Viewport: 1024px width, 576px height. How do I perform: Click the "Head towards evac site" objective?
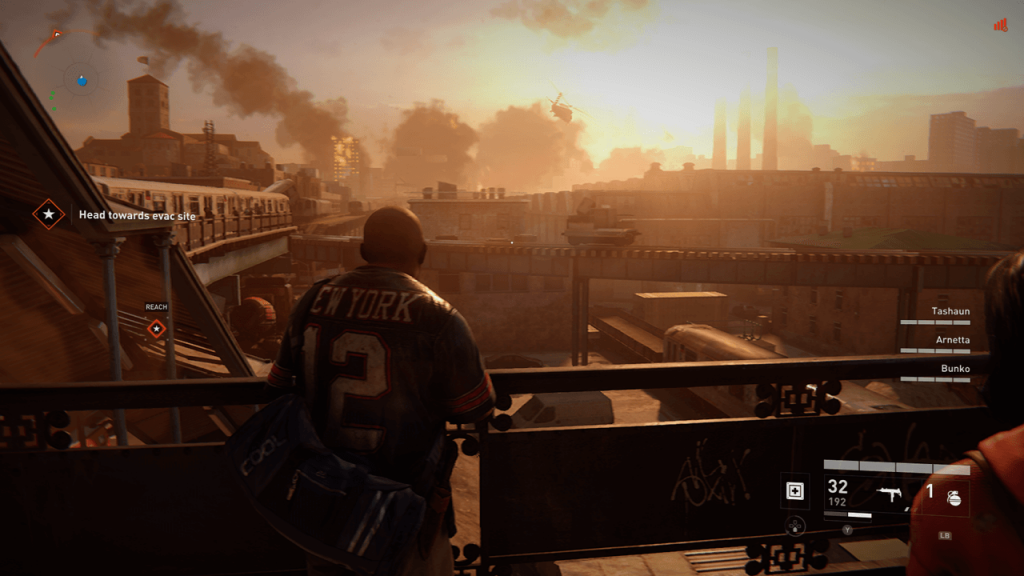137,214
